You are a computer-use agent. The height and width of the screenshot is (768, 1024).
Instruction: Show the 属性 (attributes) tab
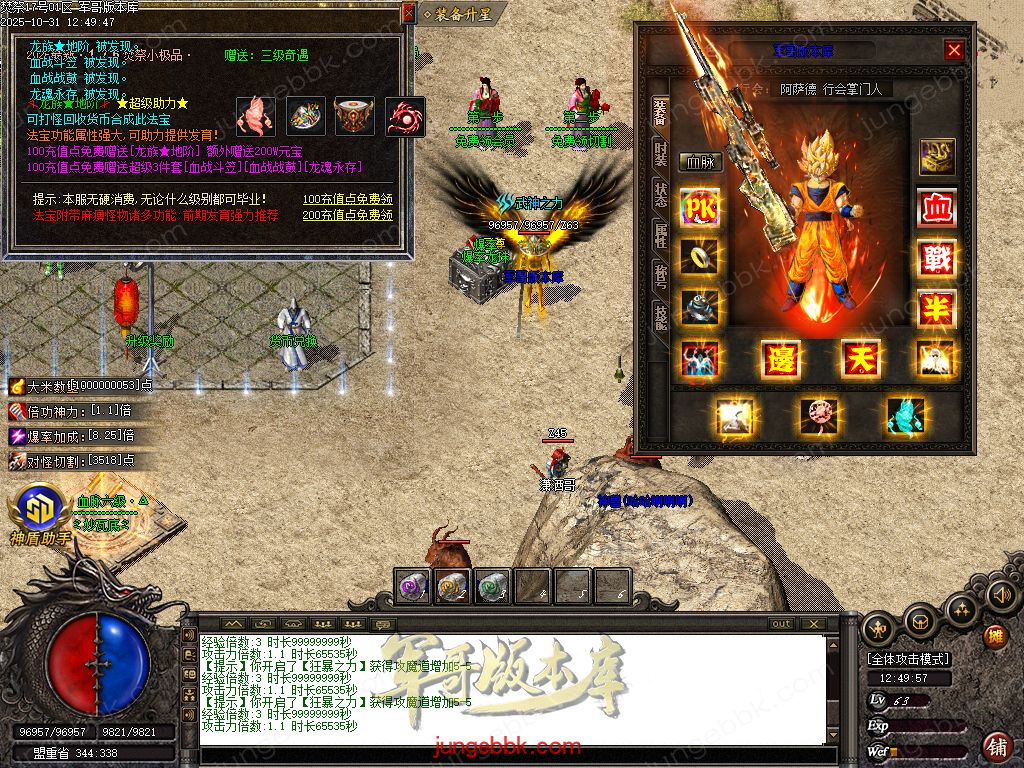point(661,235)
